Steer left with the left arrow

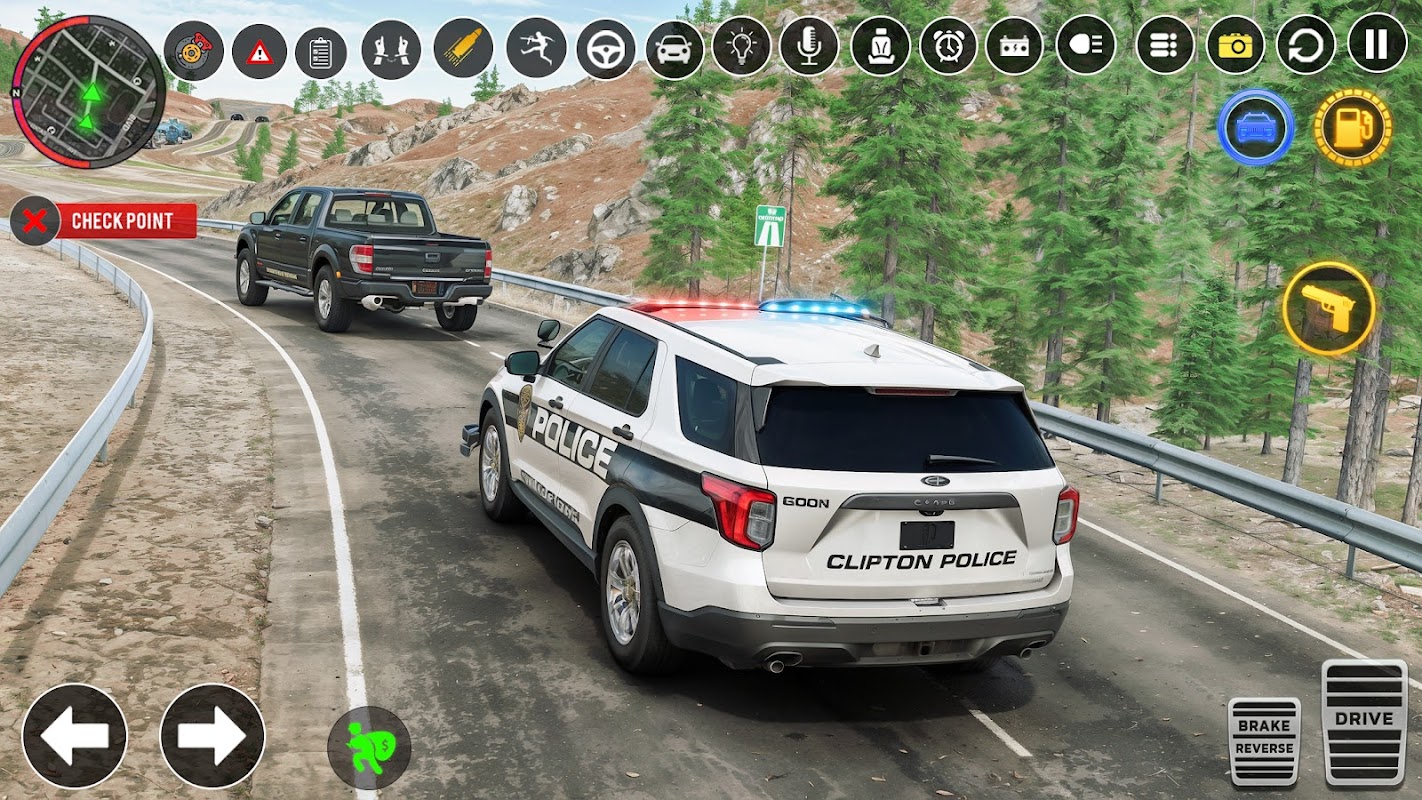[x=74, y=736]
